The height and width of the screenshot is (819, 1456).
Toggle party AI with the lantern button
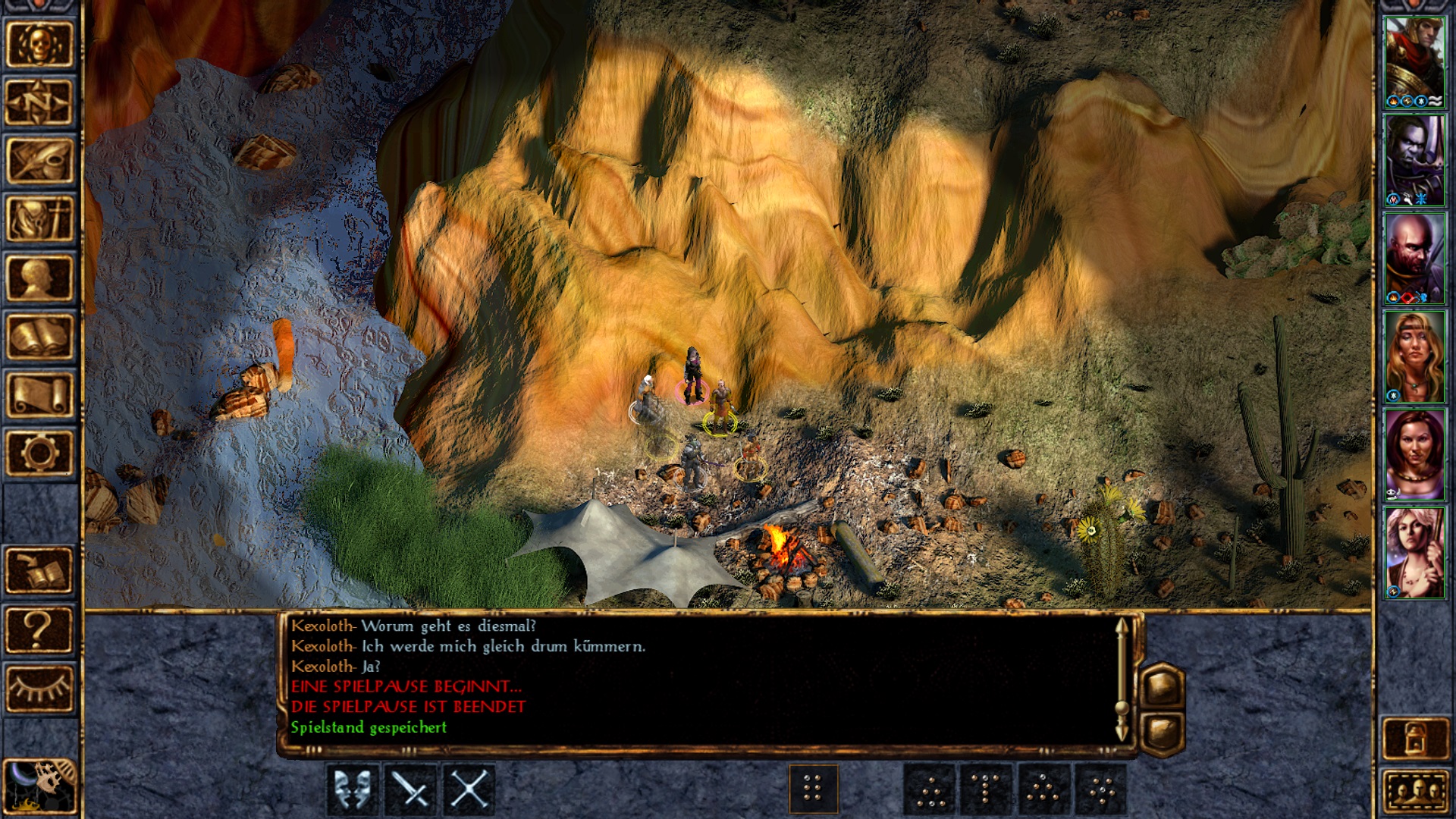coord(1414,737)
